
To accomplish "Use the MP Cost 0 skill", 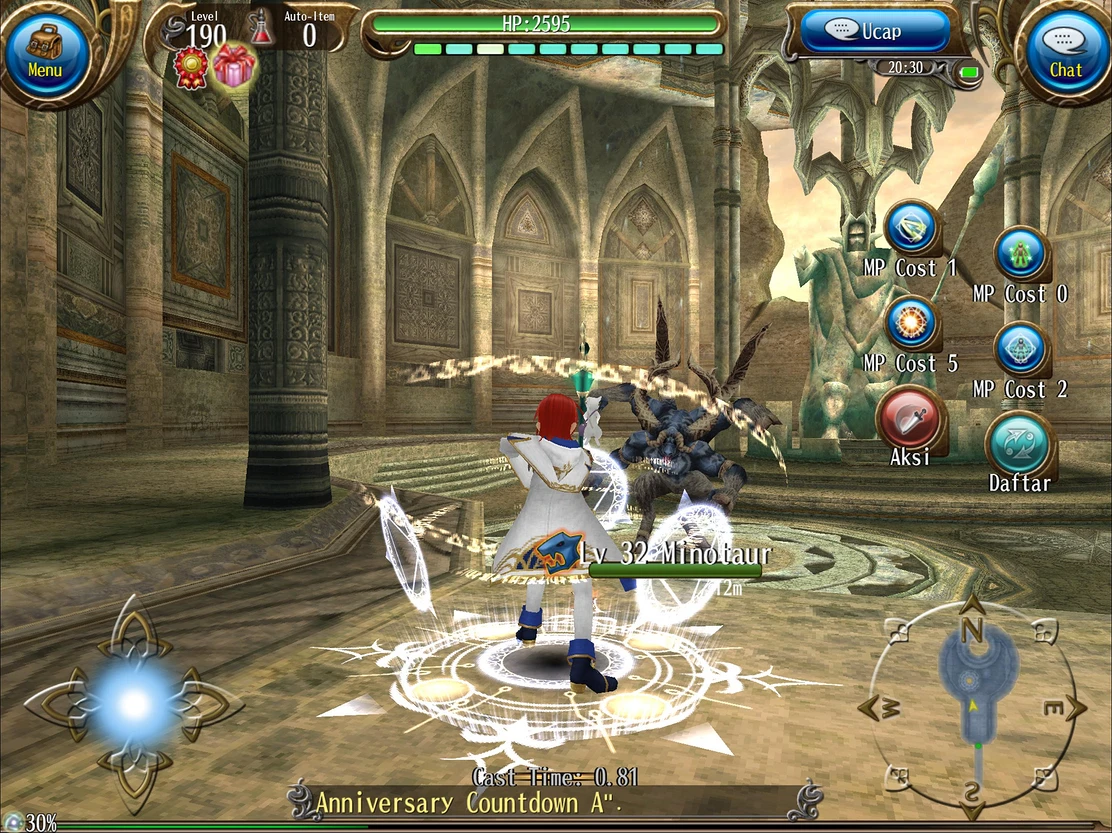I will pos(1021,254).
